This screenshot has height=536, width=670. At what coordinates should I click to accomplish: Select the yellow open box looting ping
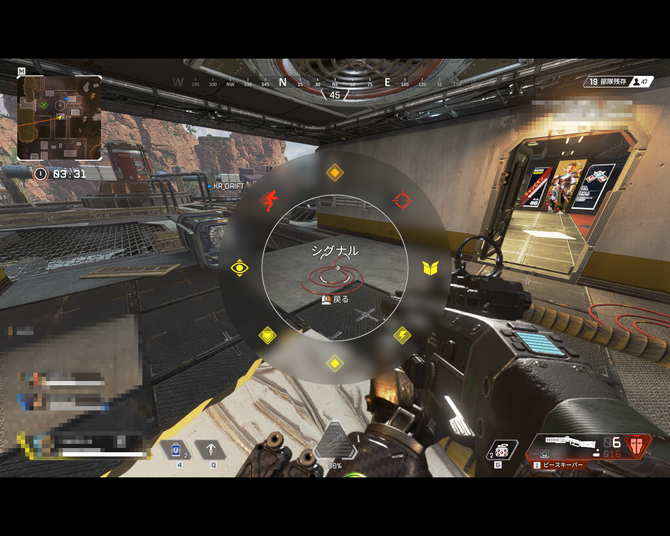tap(430, 268)
